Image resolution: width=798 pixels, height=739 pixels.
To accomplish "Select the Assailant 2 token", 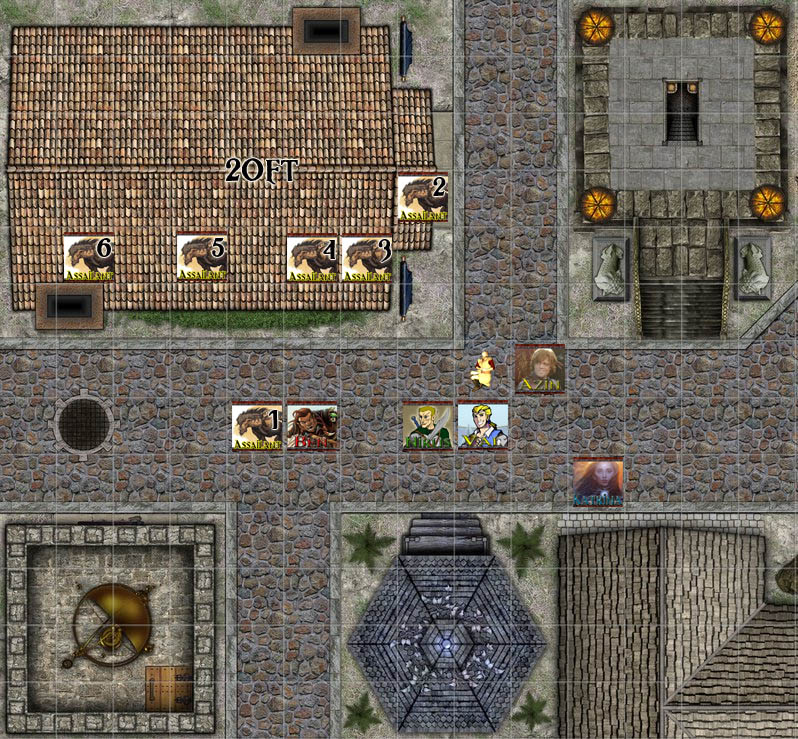I will (x=422, y=199).
